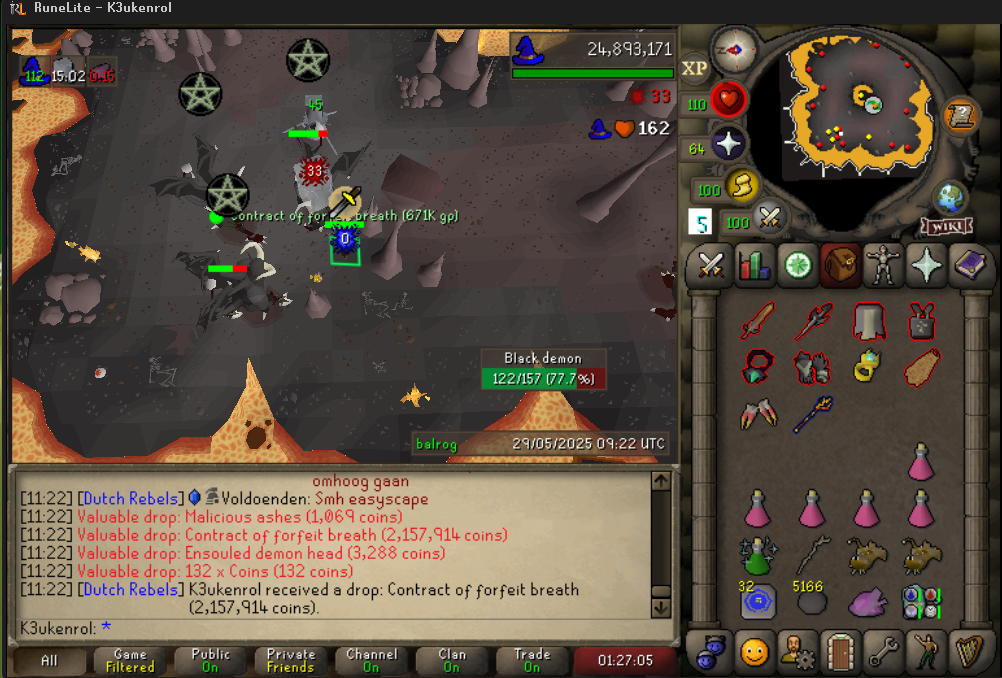Switch to the Spellbook tab
Viewport: 1002px width, 678px height.
[x=969, y=266]
